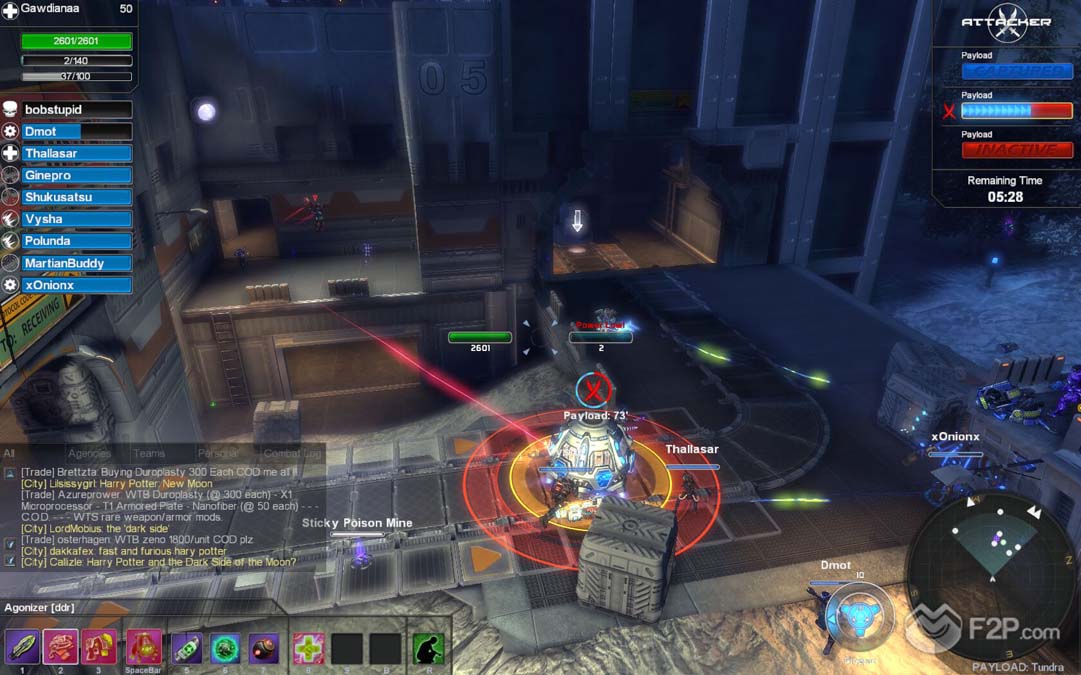Image resolution: width=1081 pixels, height=675 pixels.
Task: Activate the green syringe ability in slot 5
Action: pos(186,648)
